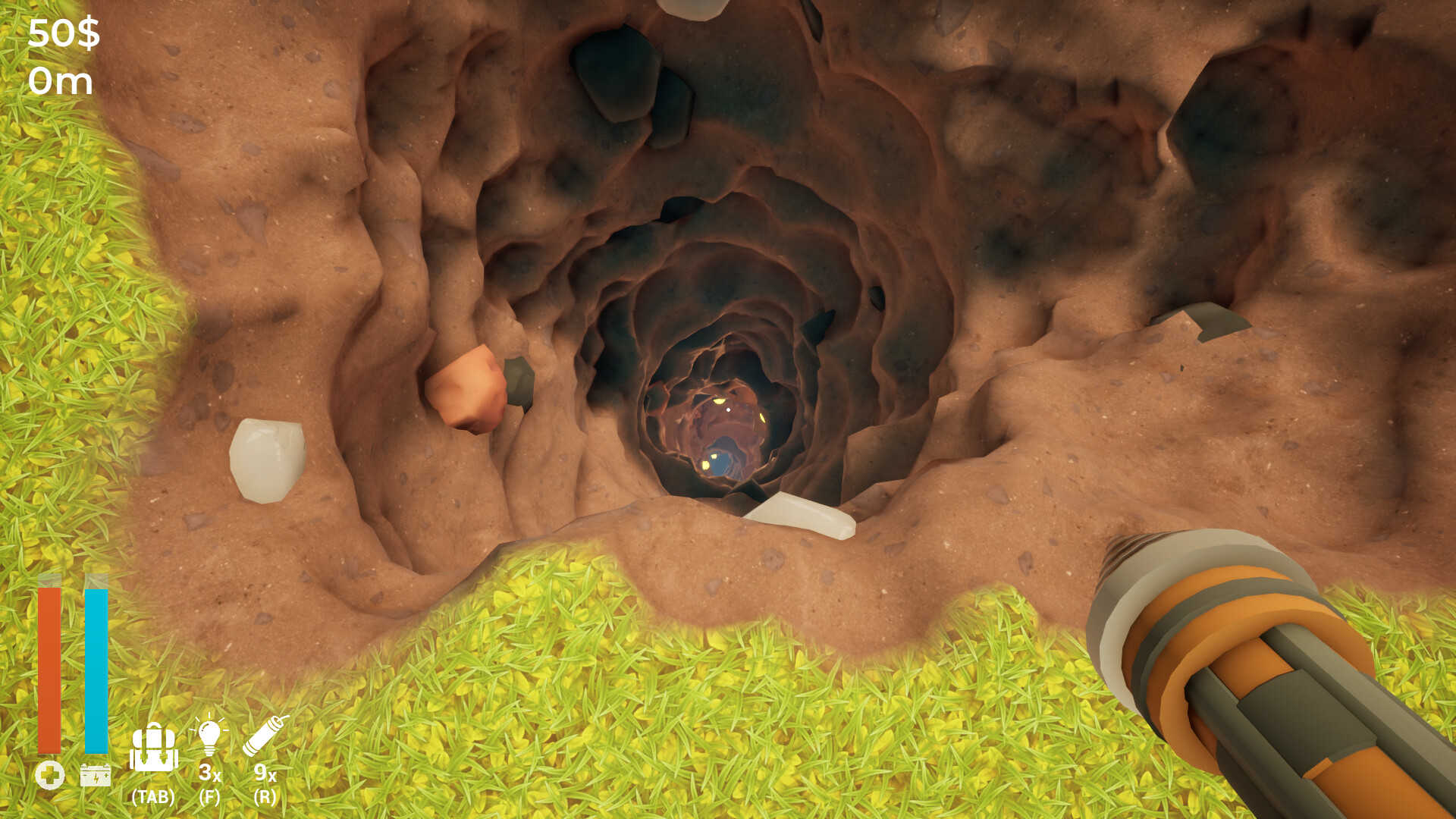The width and height of the screenshot is (1456, 819).
Task: Click the 50$ money display
Action: (64, 32)
